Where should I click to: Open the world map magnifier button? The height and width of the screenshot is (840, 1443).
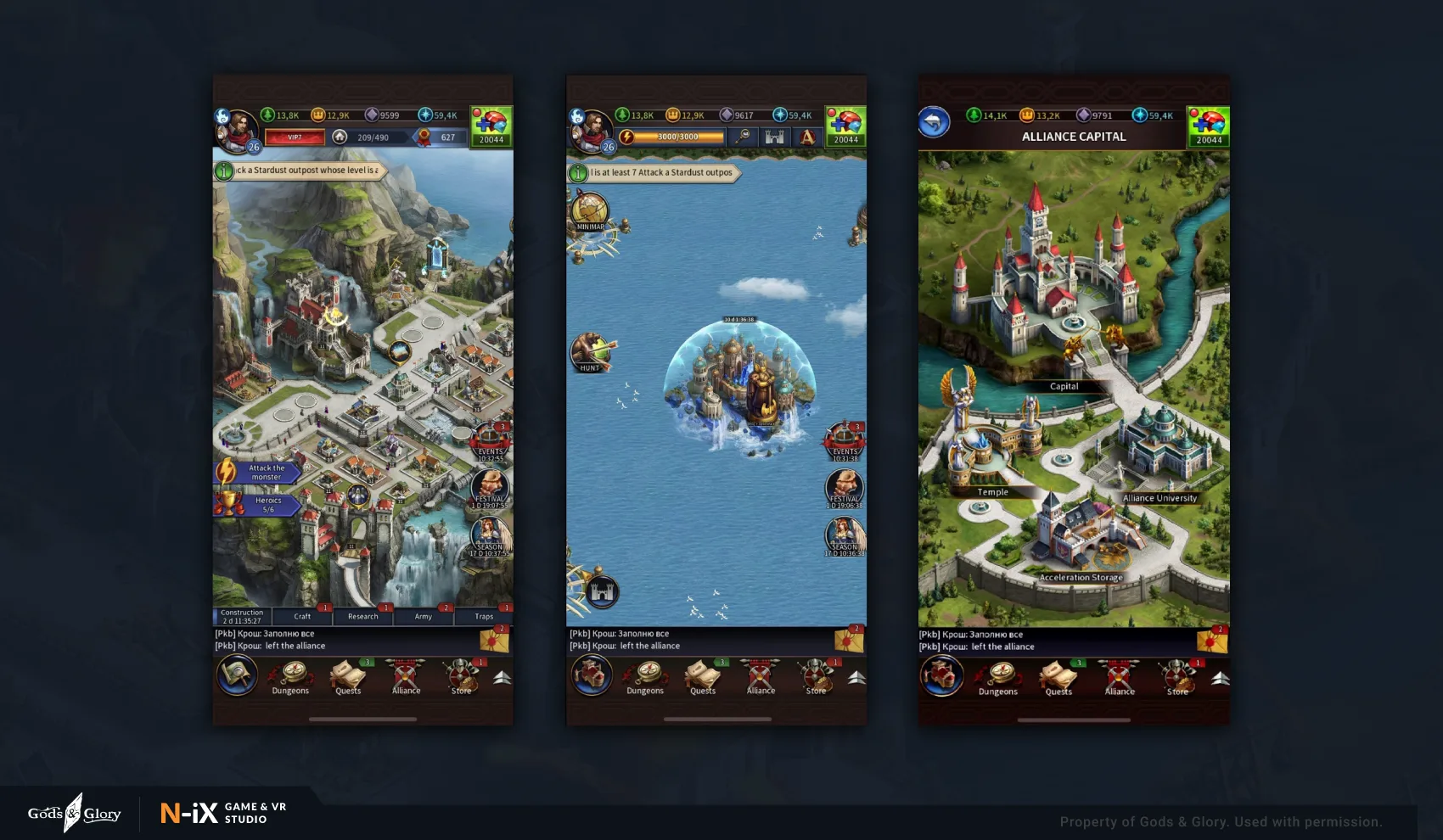[237, 676]
